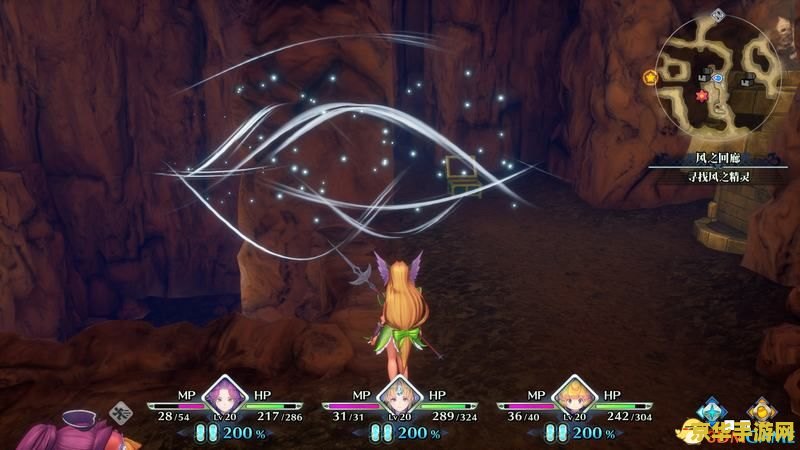Activate the blue diamond shortcut icon

(x=711, y=411)
